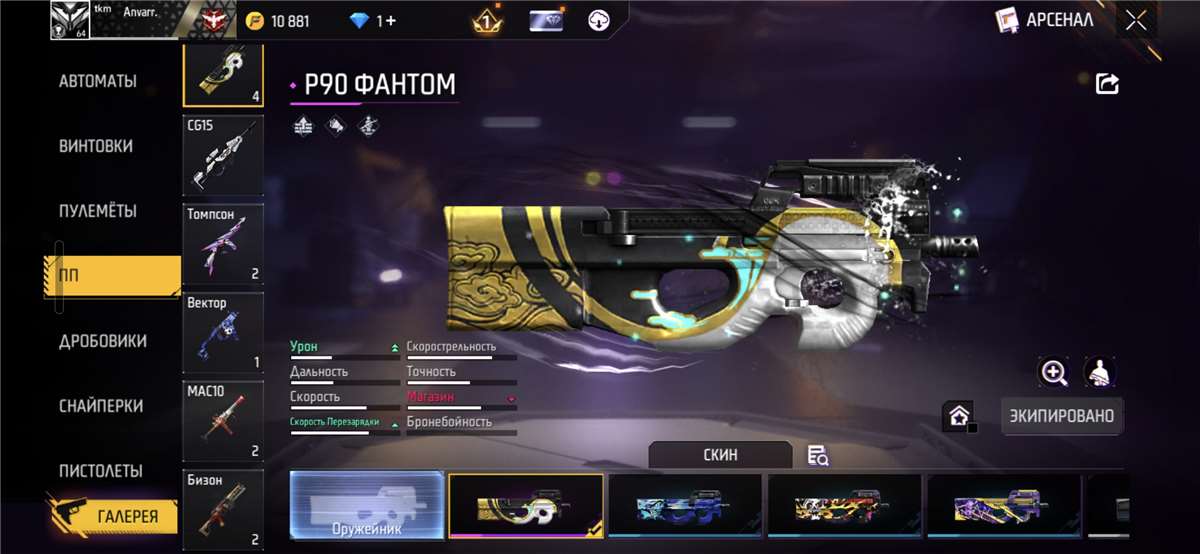
Task: Switch to the Автоматы weapon category
Action: click(x=98, y=81)
